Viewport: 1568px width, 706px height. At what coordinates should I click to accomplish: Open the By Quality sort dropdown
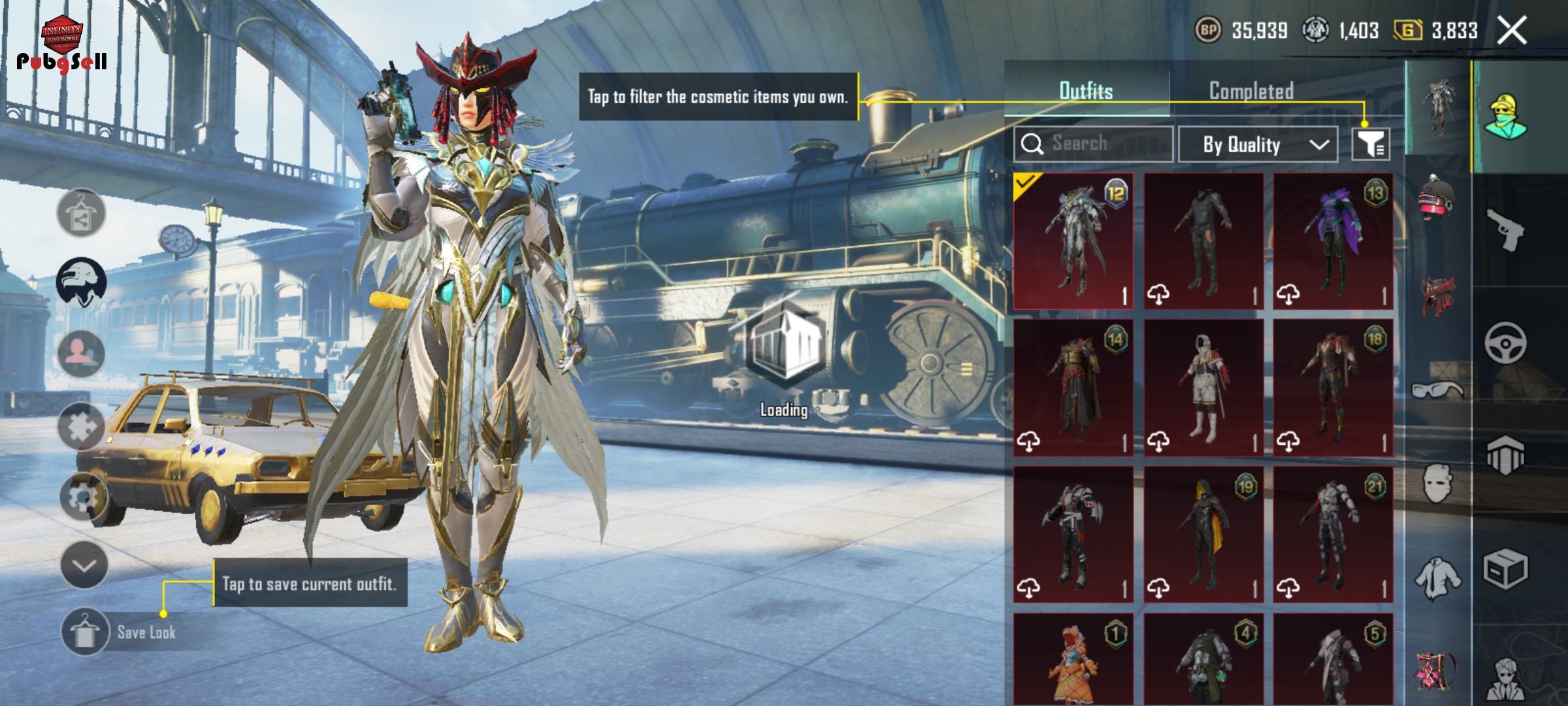pyautogui.click(x=1258, y=144)
